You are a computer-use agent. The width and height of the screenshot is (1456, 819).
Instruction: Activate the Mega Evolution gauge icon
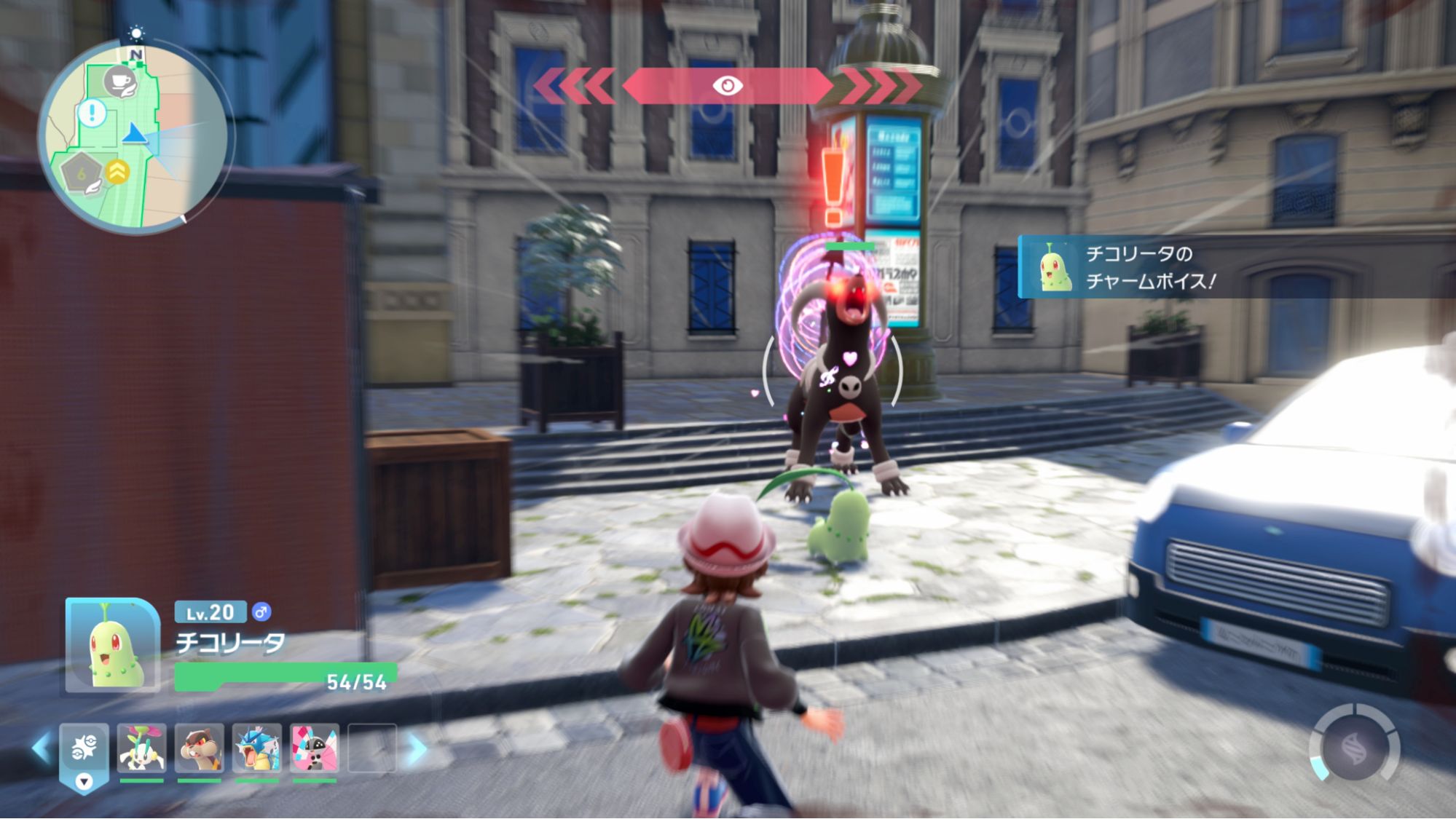(1354, 748)
